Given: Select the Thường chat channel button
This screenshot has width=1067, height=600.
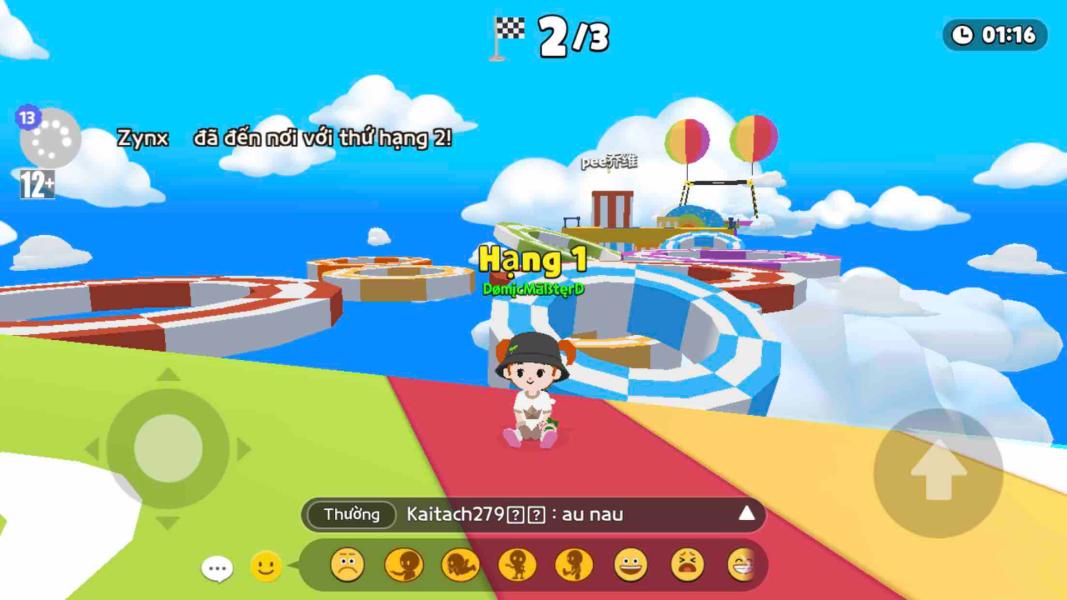Looking at the screenshot, I should tap(351, 515).
